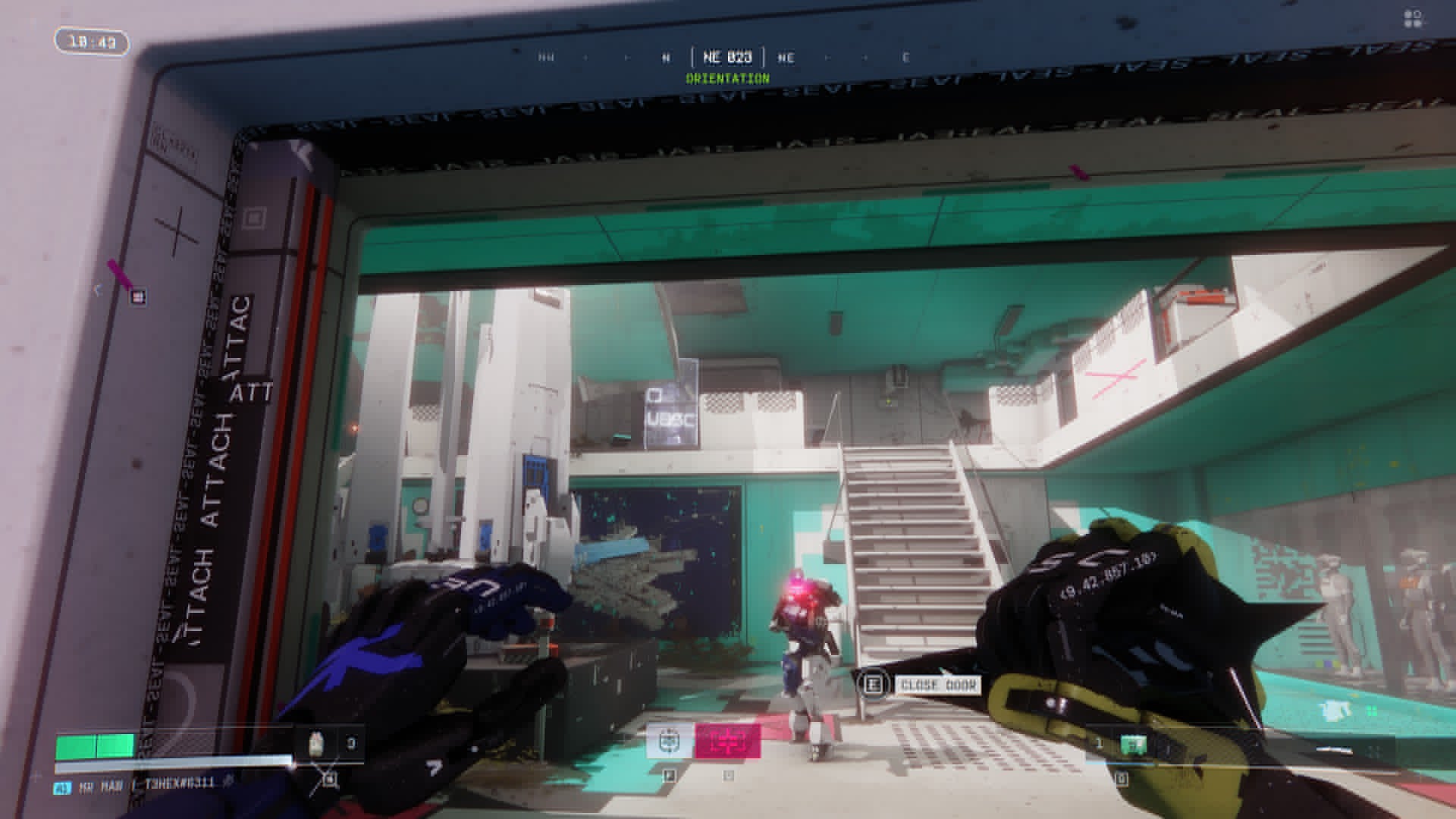This screenshot has height=819, width=1456.
Task: Click the NE 023 compass heading
Action: click(727, 58)
